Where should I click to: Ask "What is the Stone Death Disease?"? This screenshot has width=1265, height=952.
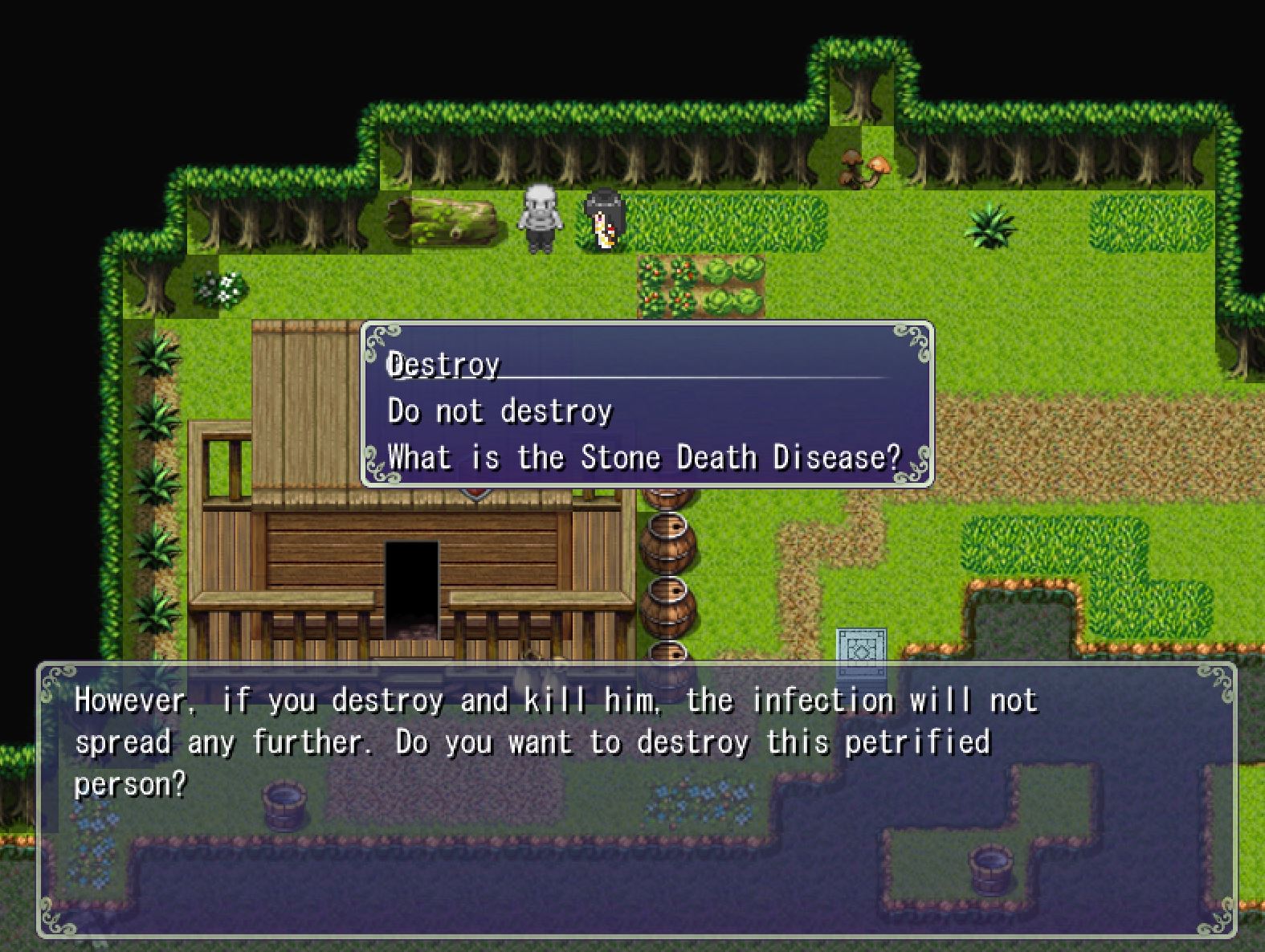pyautogui.click(x=643, y=457)
